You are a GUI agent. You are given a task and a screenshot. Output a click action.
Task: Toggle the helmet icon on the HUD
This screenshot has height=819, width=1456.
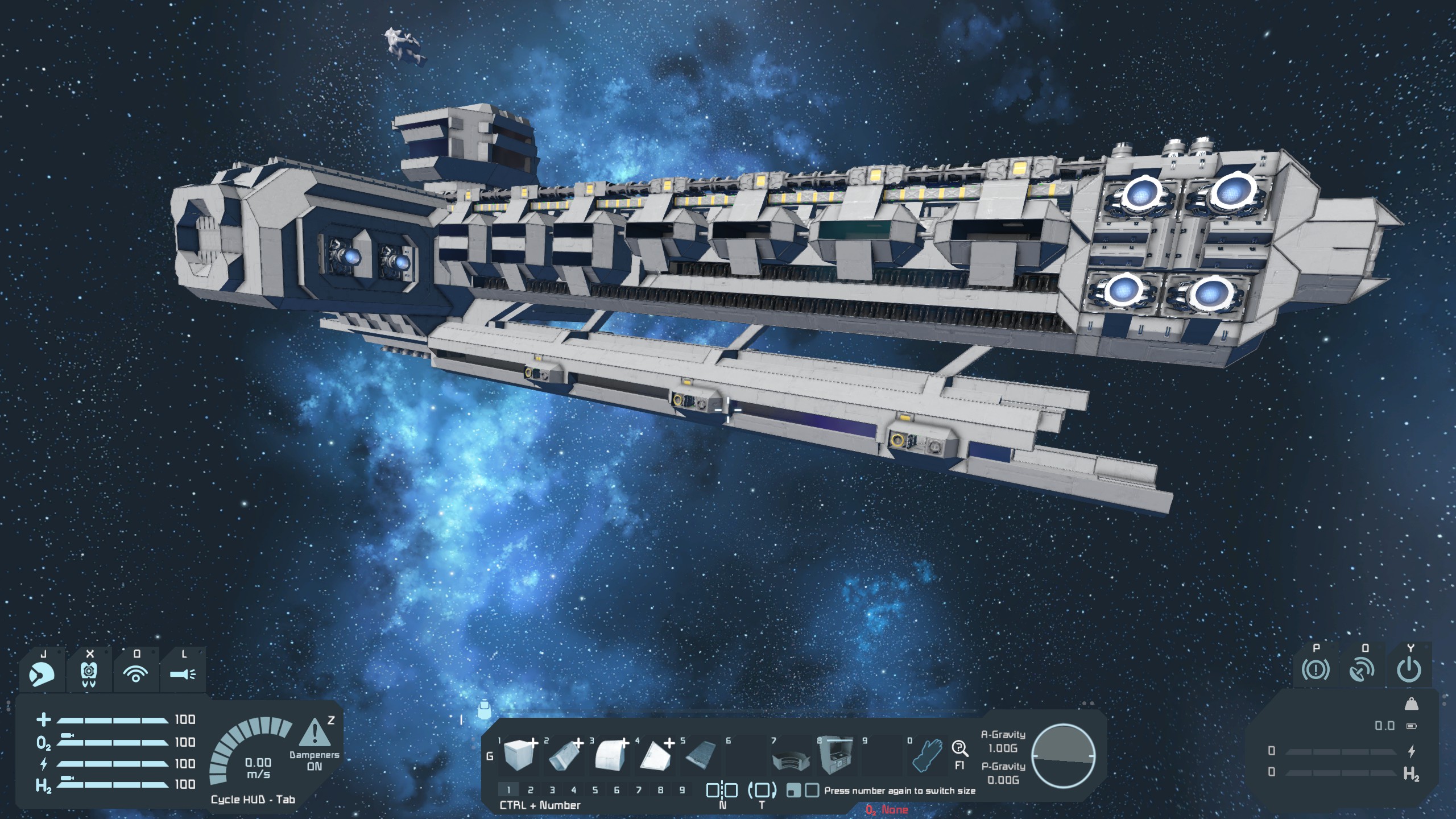42,674
